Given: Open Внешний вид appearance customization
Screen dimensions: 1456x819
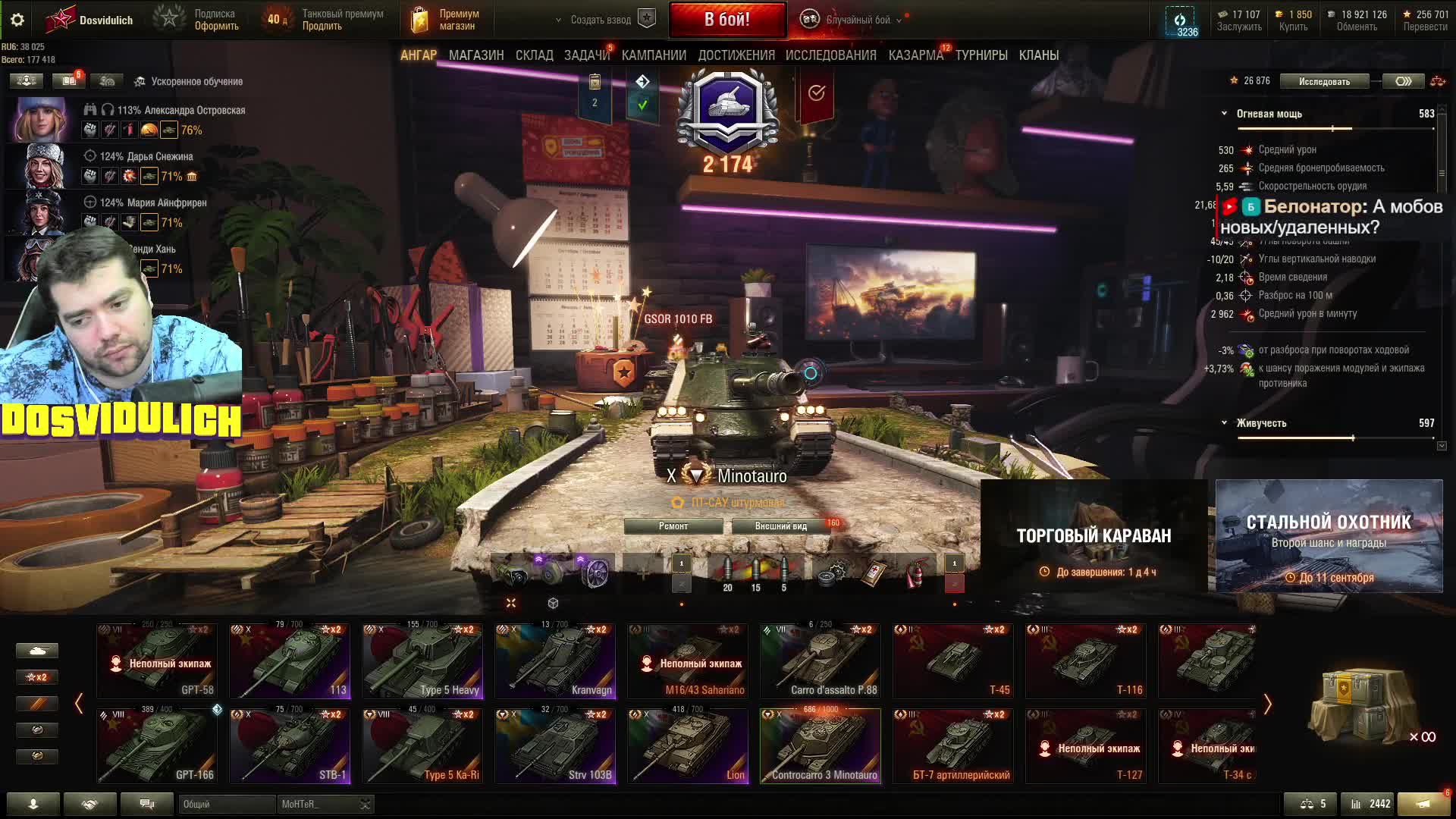Looking at the screenshot, I should 780,526.
